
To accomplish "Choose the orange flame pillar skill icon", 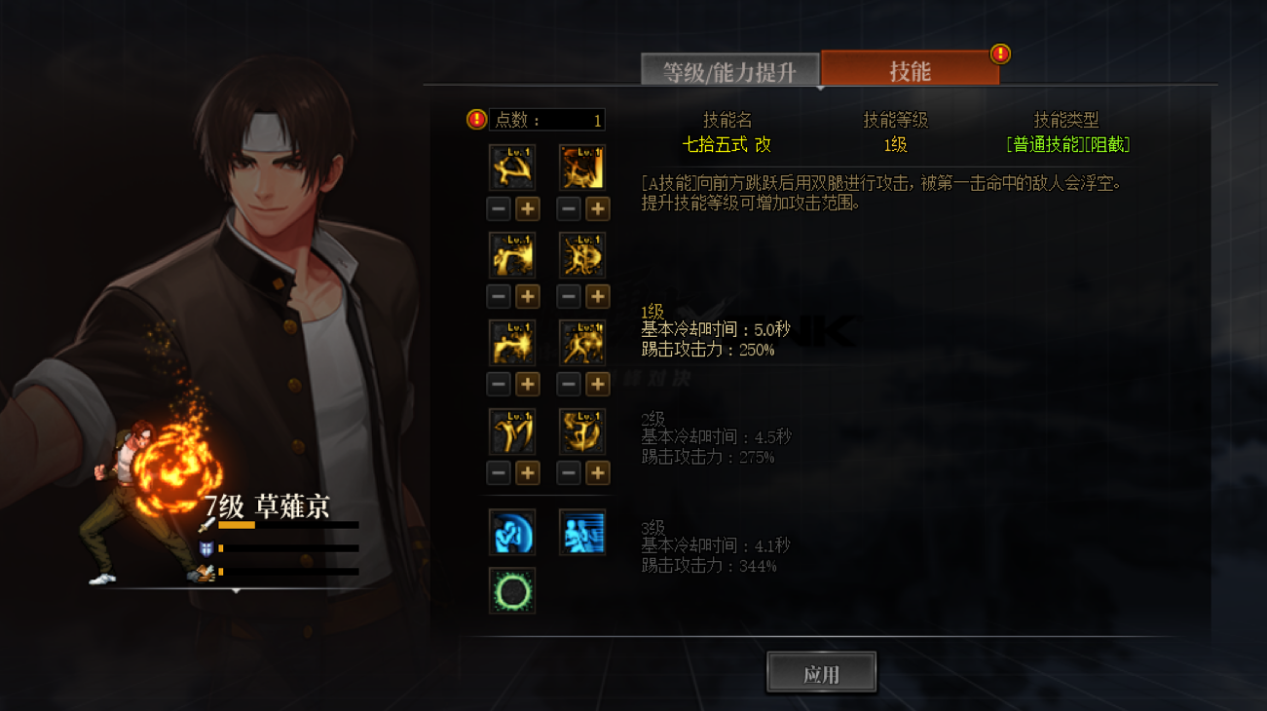I will pos(582,168).
